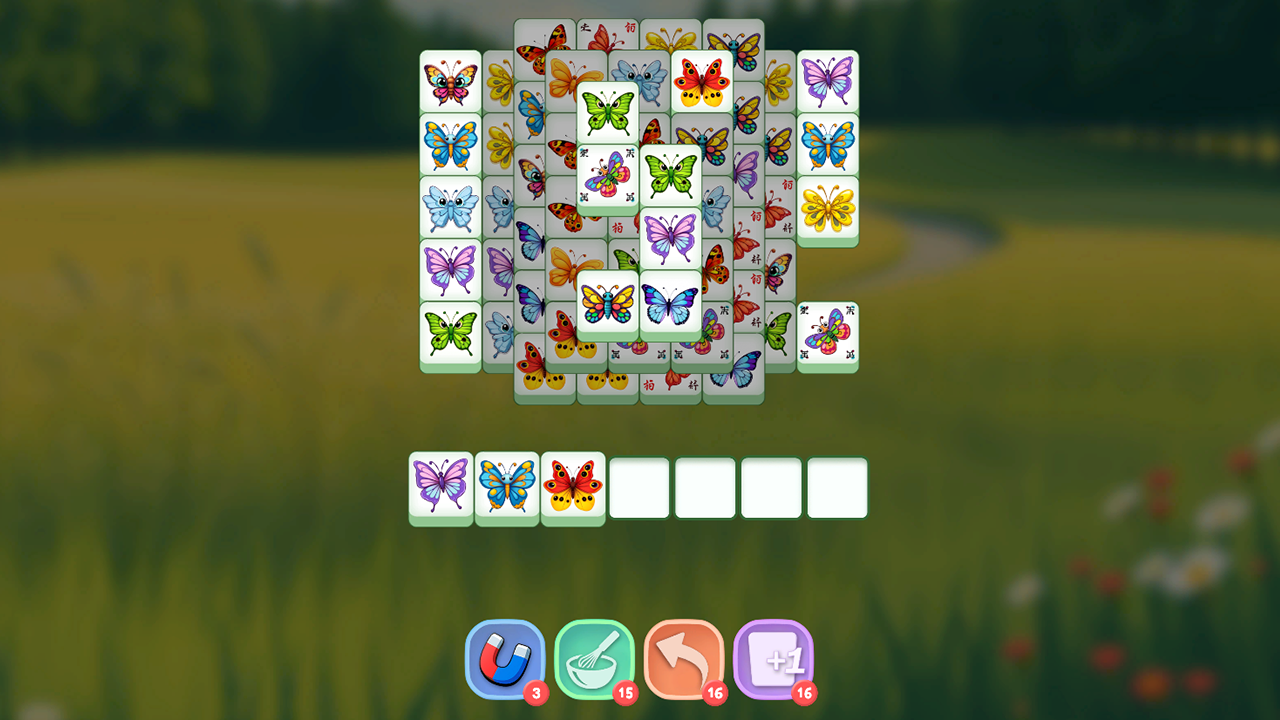Add an extra tray slot with +1 booster
1280x720 pixels.
click(x=775, y=660)
